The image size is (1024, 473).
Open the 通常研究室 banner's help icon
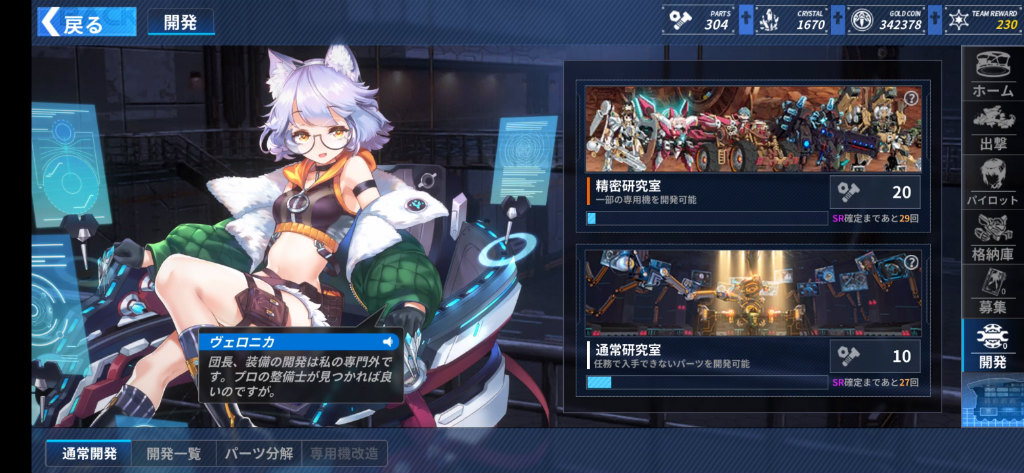coord(911,262)
